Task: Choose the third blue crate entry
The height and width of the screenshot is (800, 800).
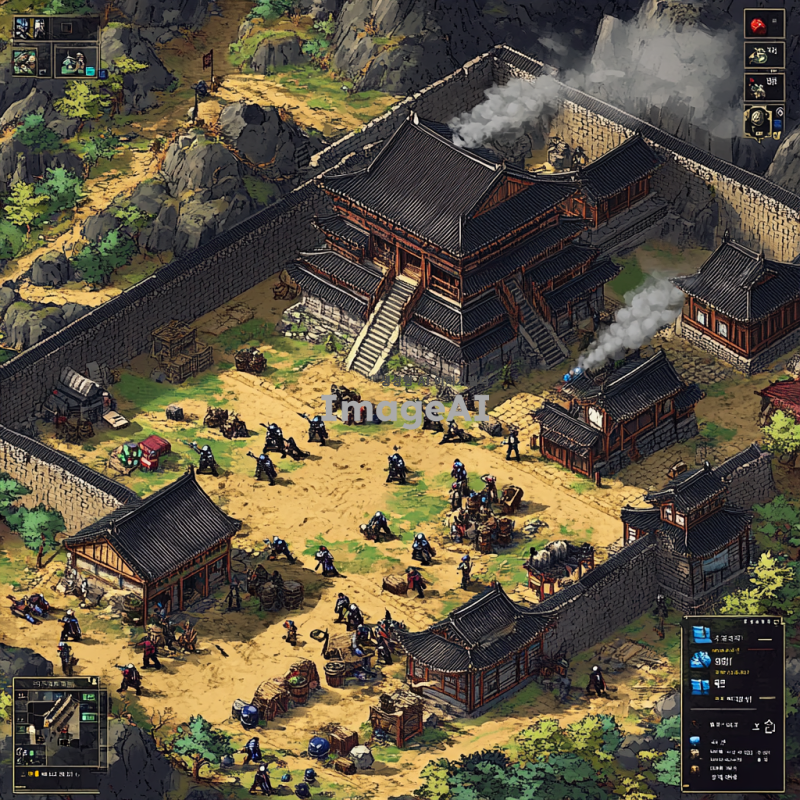Action: [x=699, y=685]
